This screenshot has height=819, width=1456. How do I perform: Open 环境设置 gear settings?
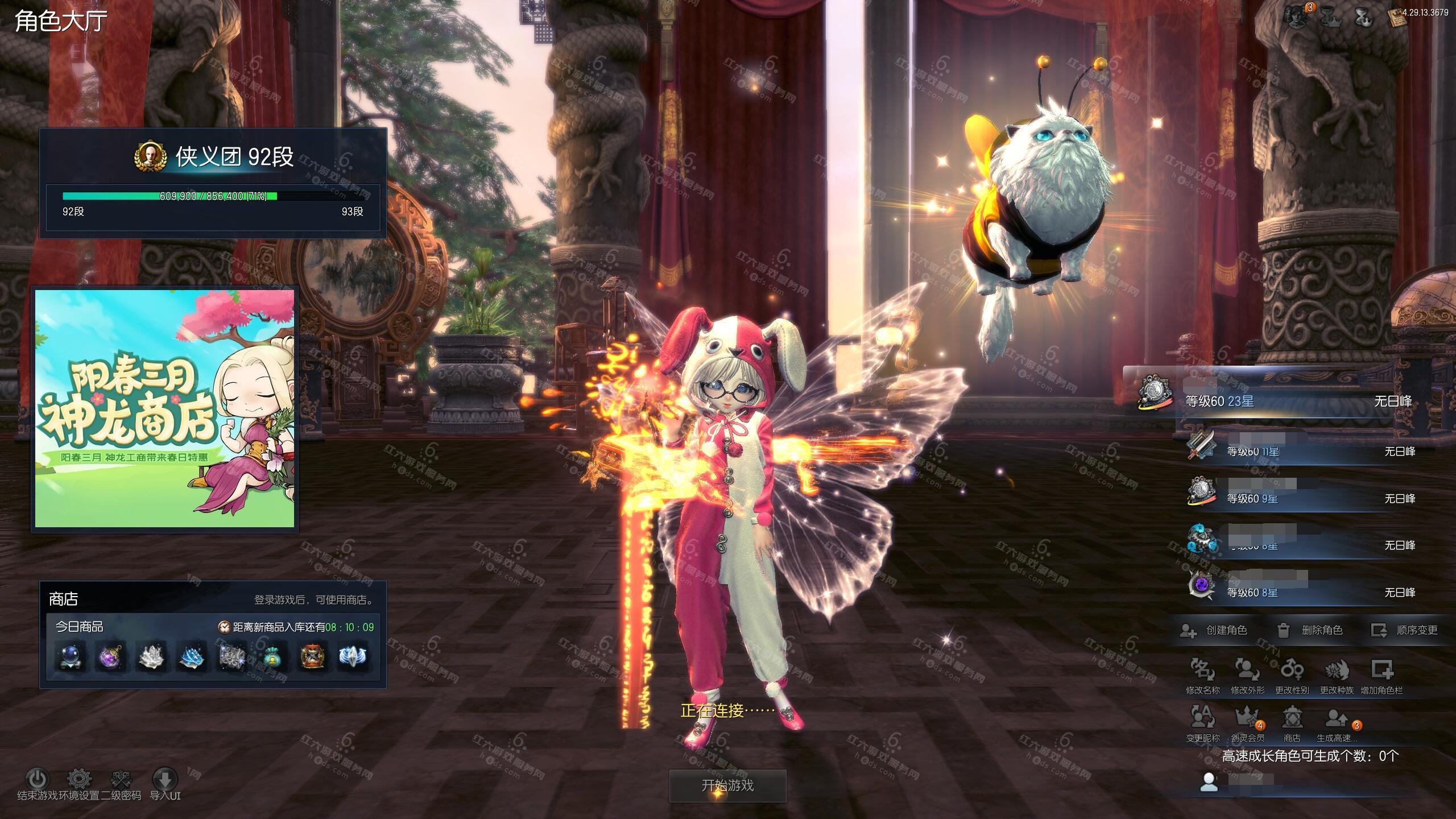point(80,779)
